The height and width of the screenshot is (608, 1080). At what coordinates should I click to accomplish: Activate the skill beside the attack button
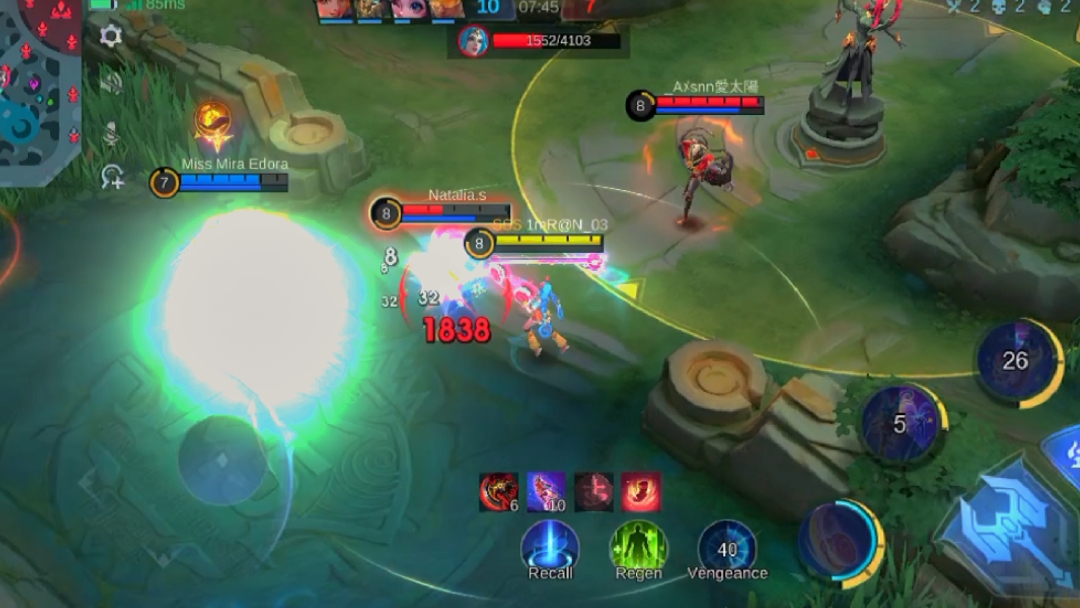pyautogui.click(x=838, y=540)
